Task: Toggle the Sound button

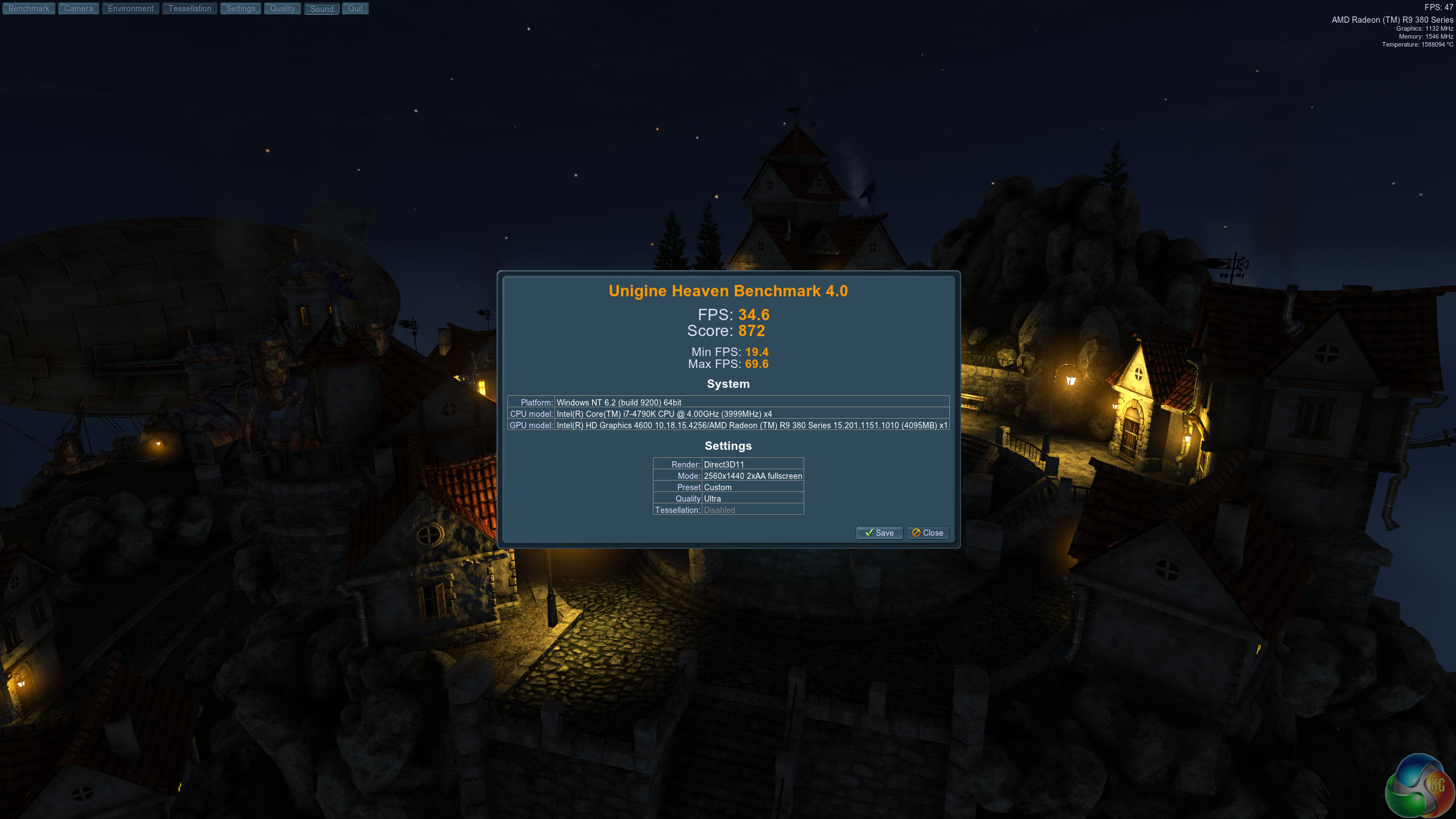Action: coord(322,9)
